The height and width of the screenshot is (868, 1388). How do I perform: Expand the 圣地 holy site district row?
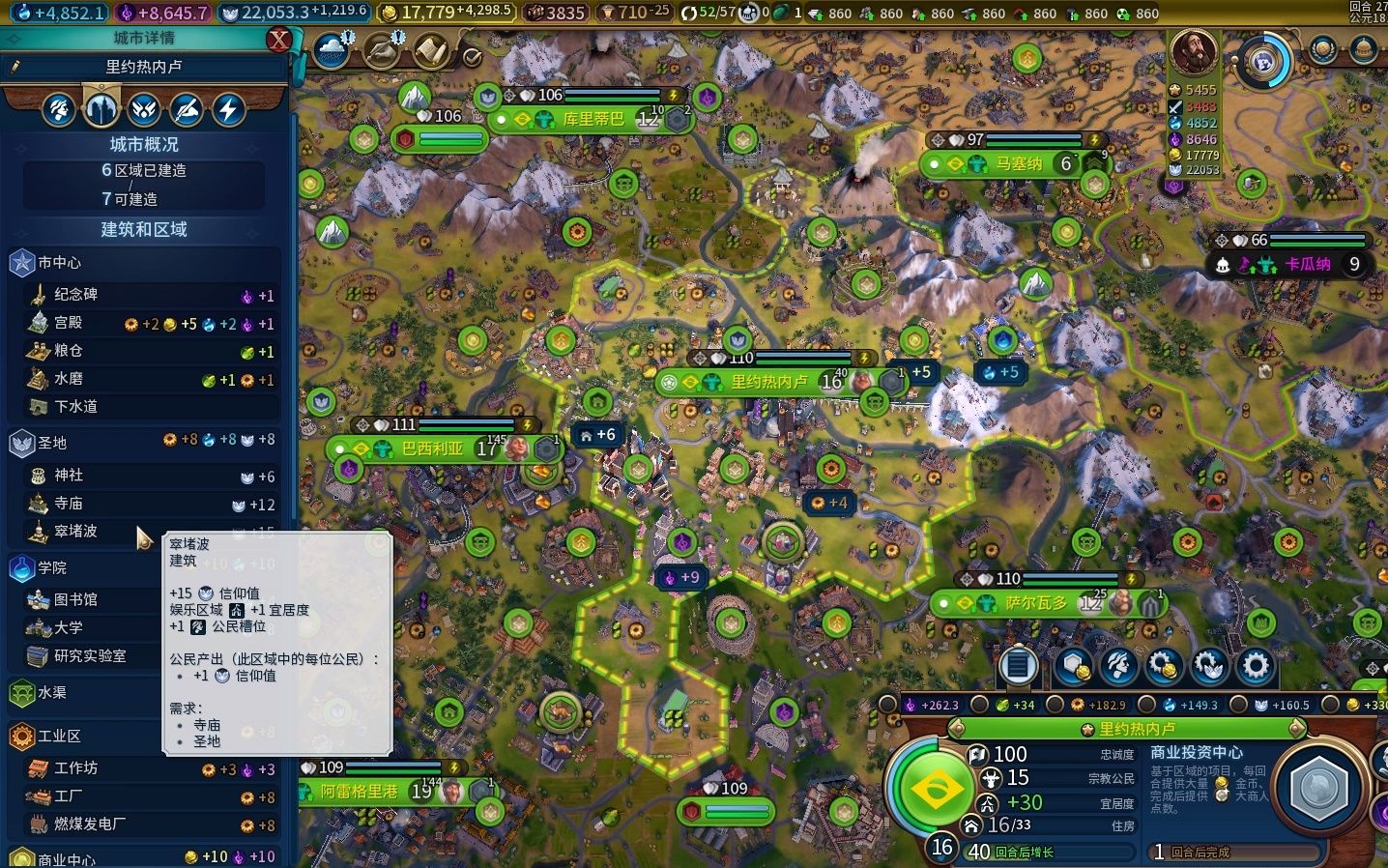[52, 443]
